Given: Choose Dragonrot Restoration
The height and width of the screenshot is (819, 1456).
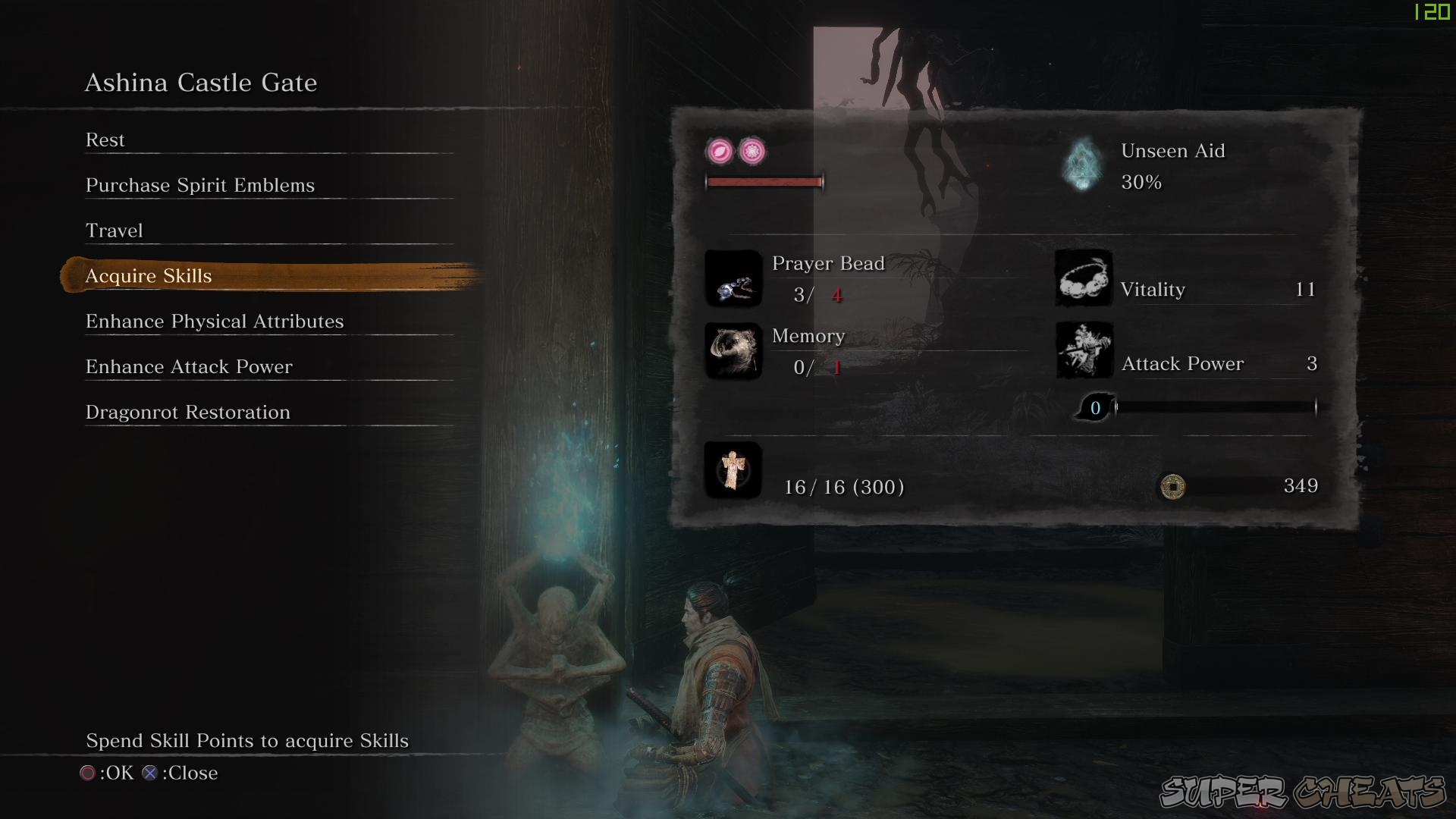Looking at the screenshot, I should [x=187, y=413].
